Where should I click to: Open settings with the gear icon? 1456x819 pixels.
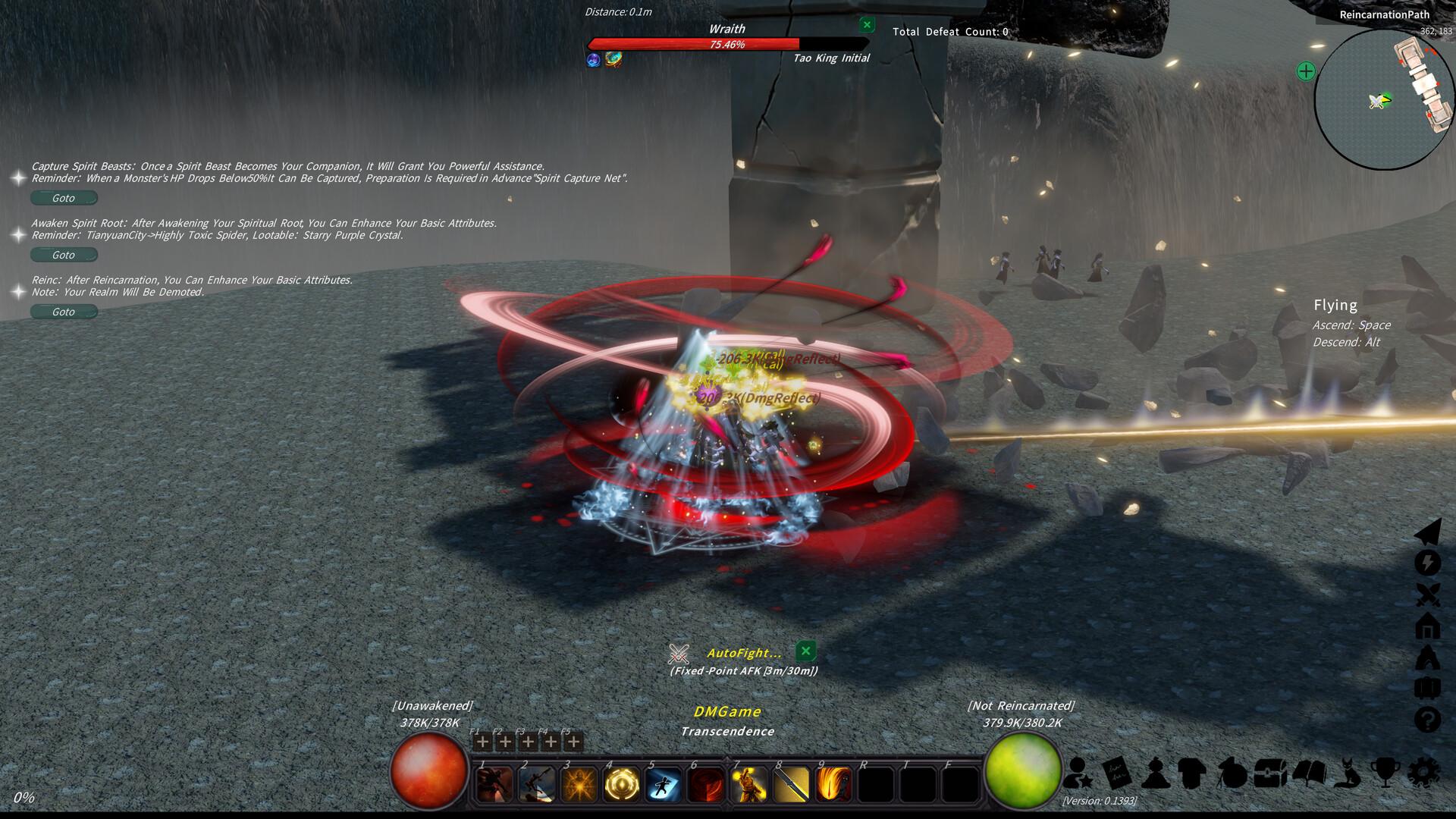click(x=1423, y=773)
